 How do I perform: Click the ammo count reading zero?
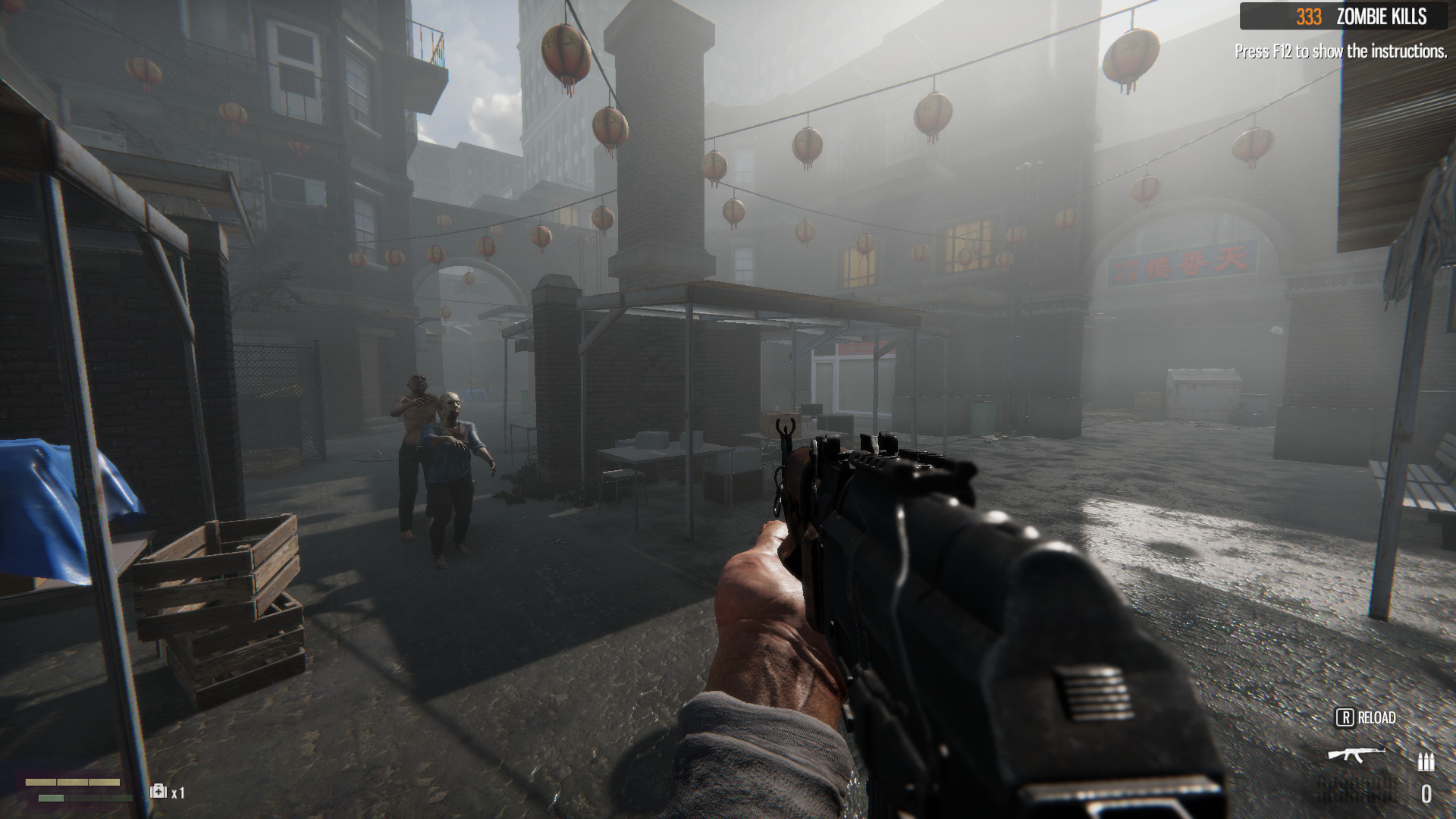pos(1426,793)
